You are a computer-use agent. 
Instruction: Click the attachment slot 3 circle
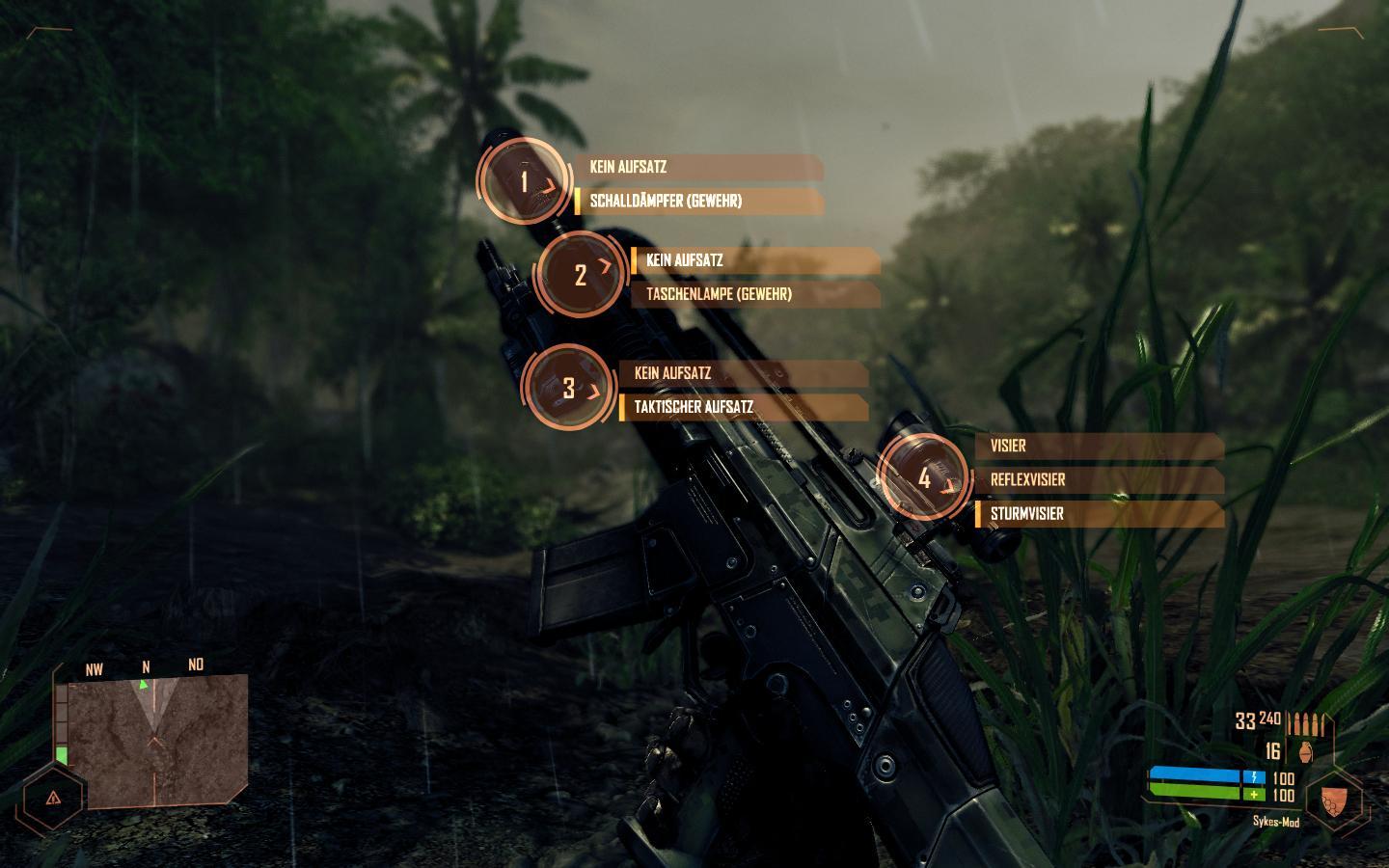[569, 388]
